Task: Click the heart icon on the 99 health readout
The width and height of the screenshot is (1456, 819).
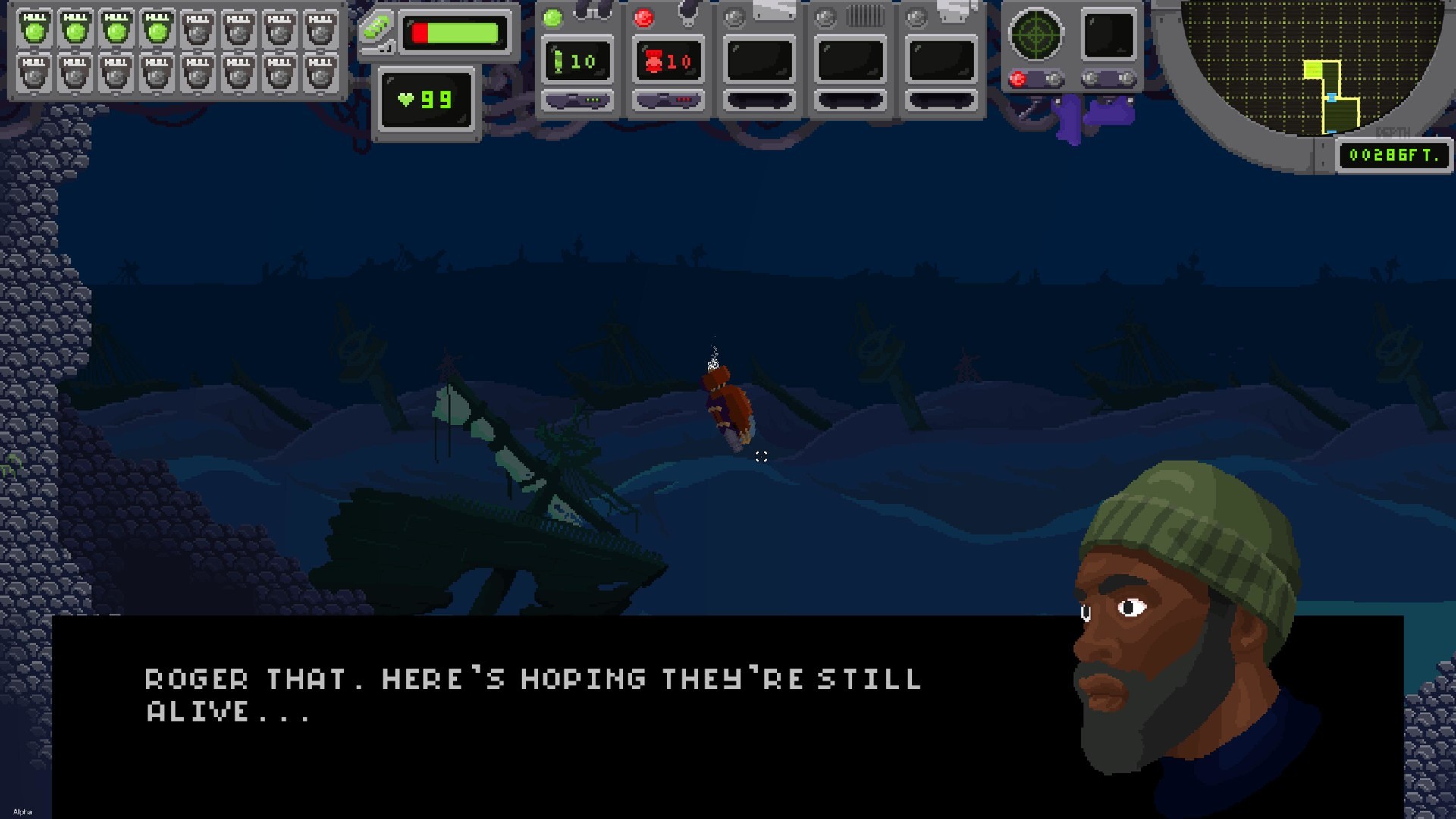Action: click(407, 98)
